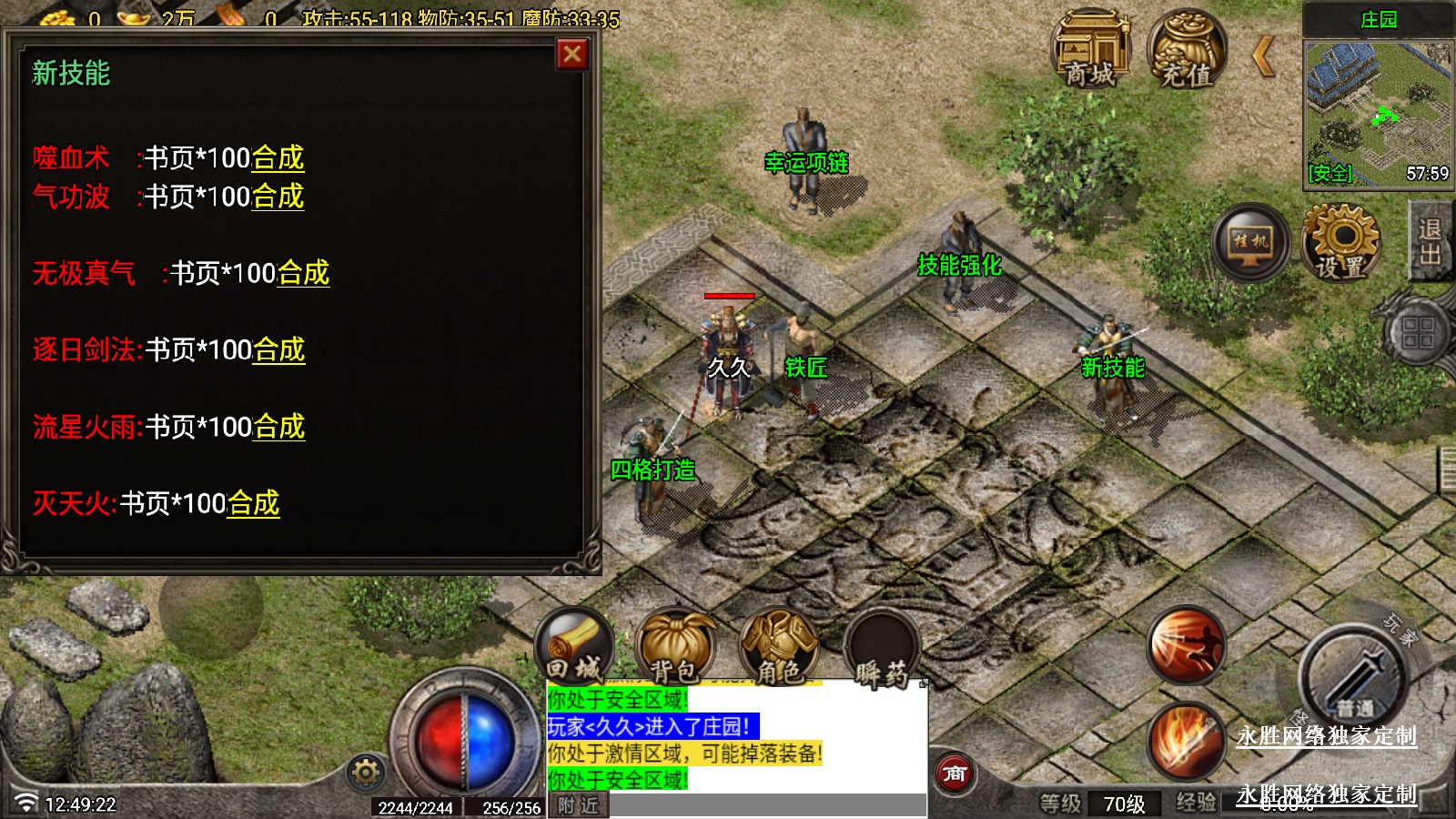
Task: Open the 设置 gear settings
Action: click(1340, 242)
